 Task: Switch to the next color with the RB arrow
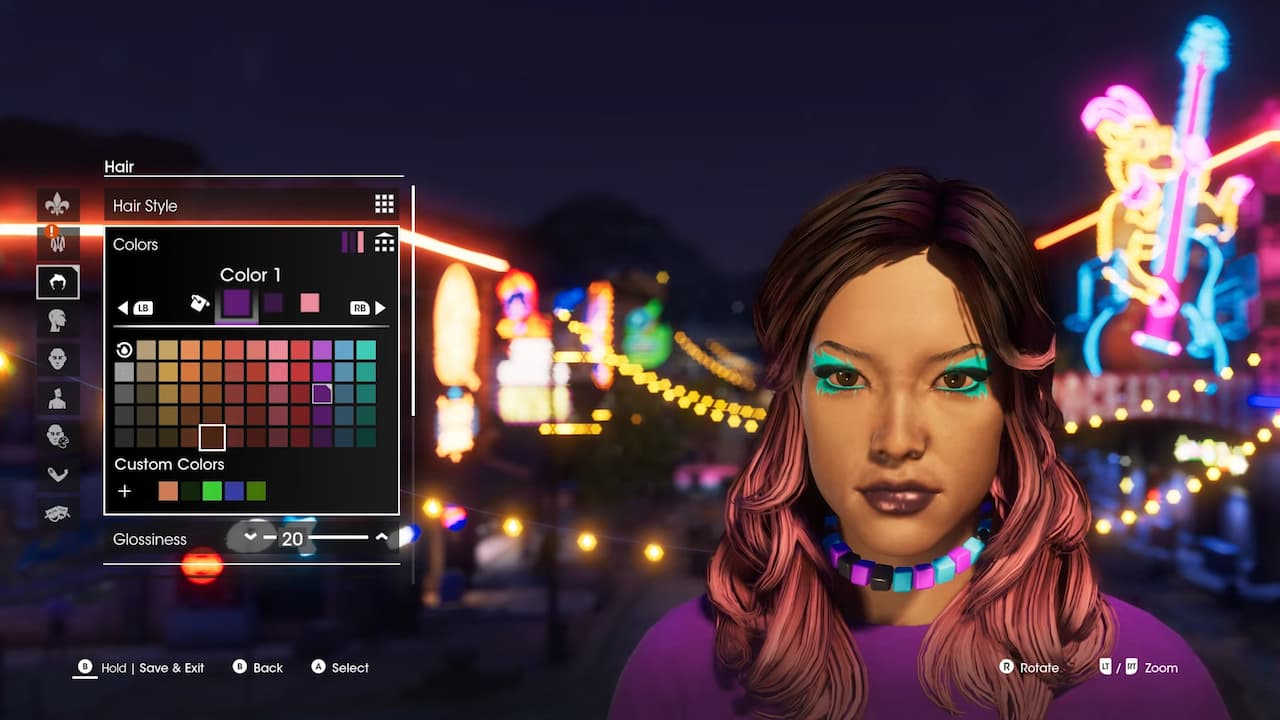[x=380, y=307]
